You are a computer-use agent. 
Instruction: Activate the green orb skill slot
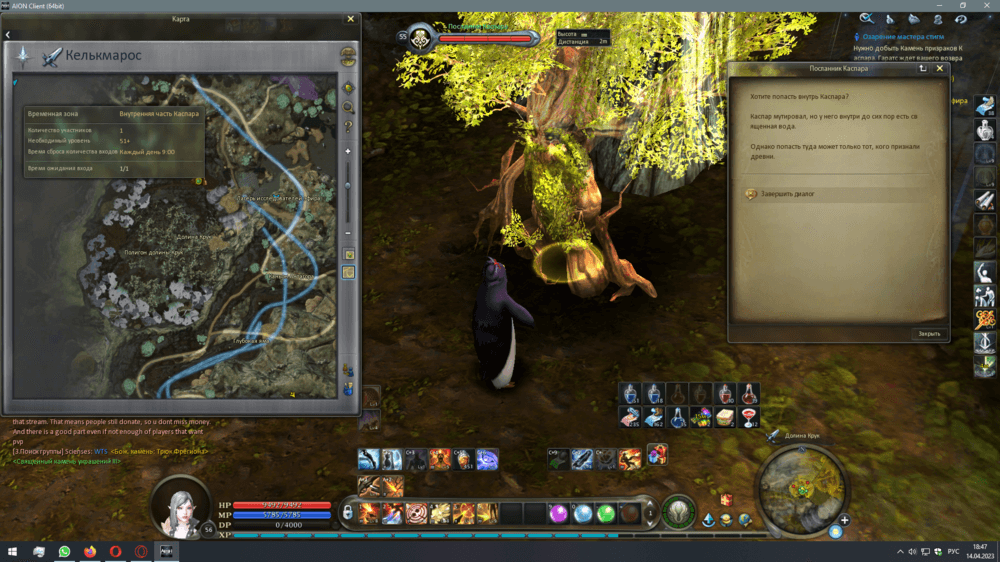click(x=606, y=513)
